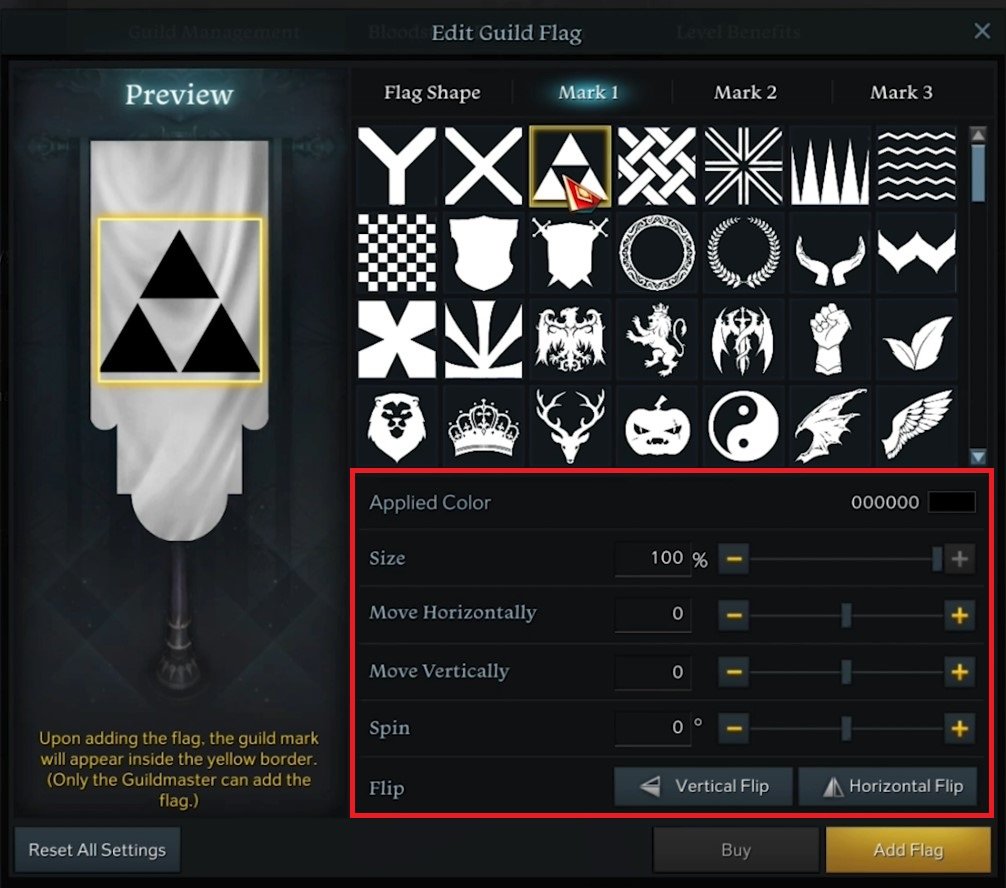The width and height of the screenshot is (1006, 888).
Task: Select the checkerboard pattern mark
Action: (397, 252)
